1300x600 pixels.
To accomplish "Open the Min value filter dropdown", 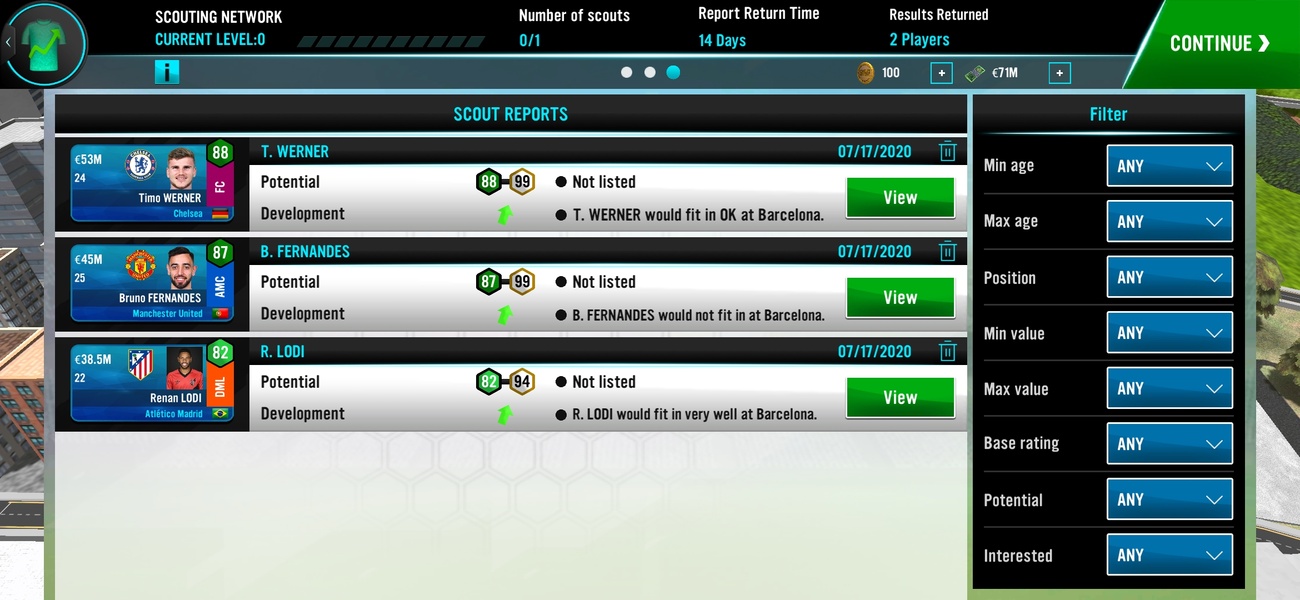I will (1169, 333).
